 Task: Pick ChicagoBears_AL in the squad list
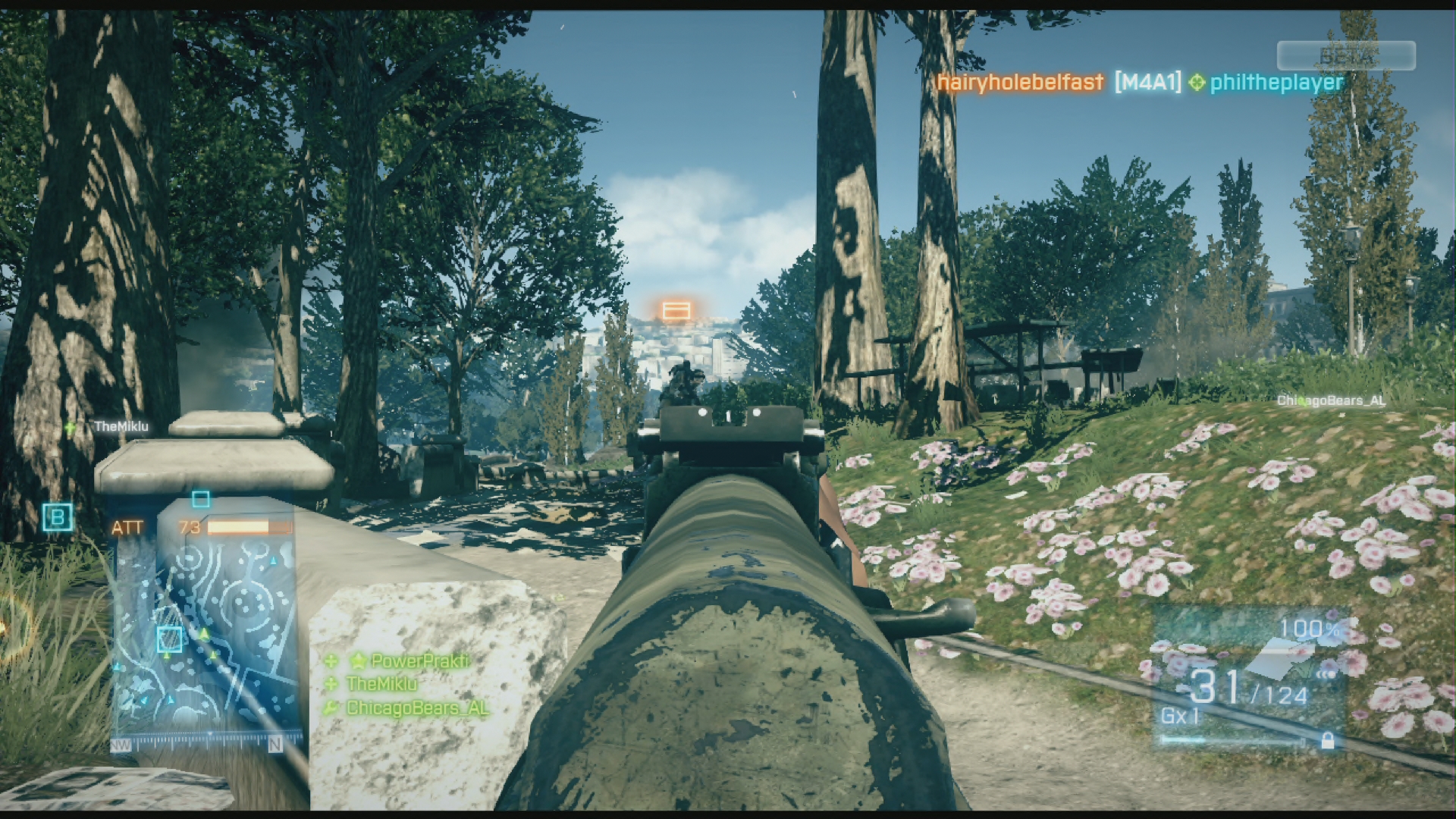416,708
